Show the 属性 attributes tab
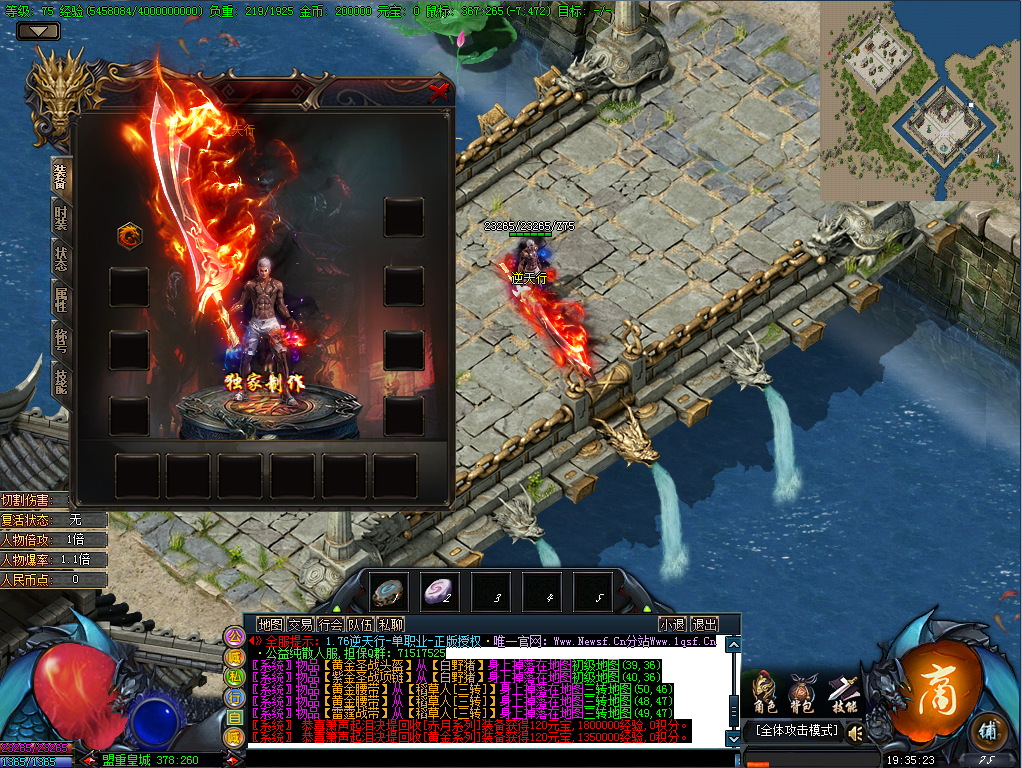Screen dimensions: 1022x768 [61, 298]
